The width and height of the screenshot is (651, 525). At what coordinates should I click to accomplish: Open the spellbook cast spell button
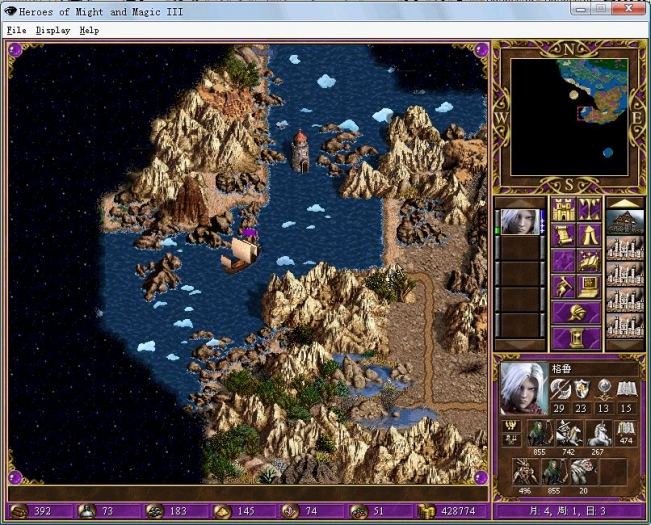[589, 262]
